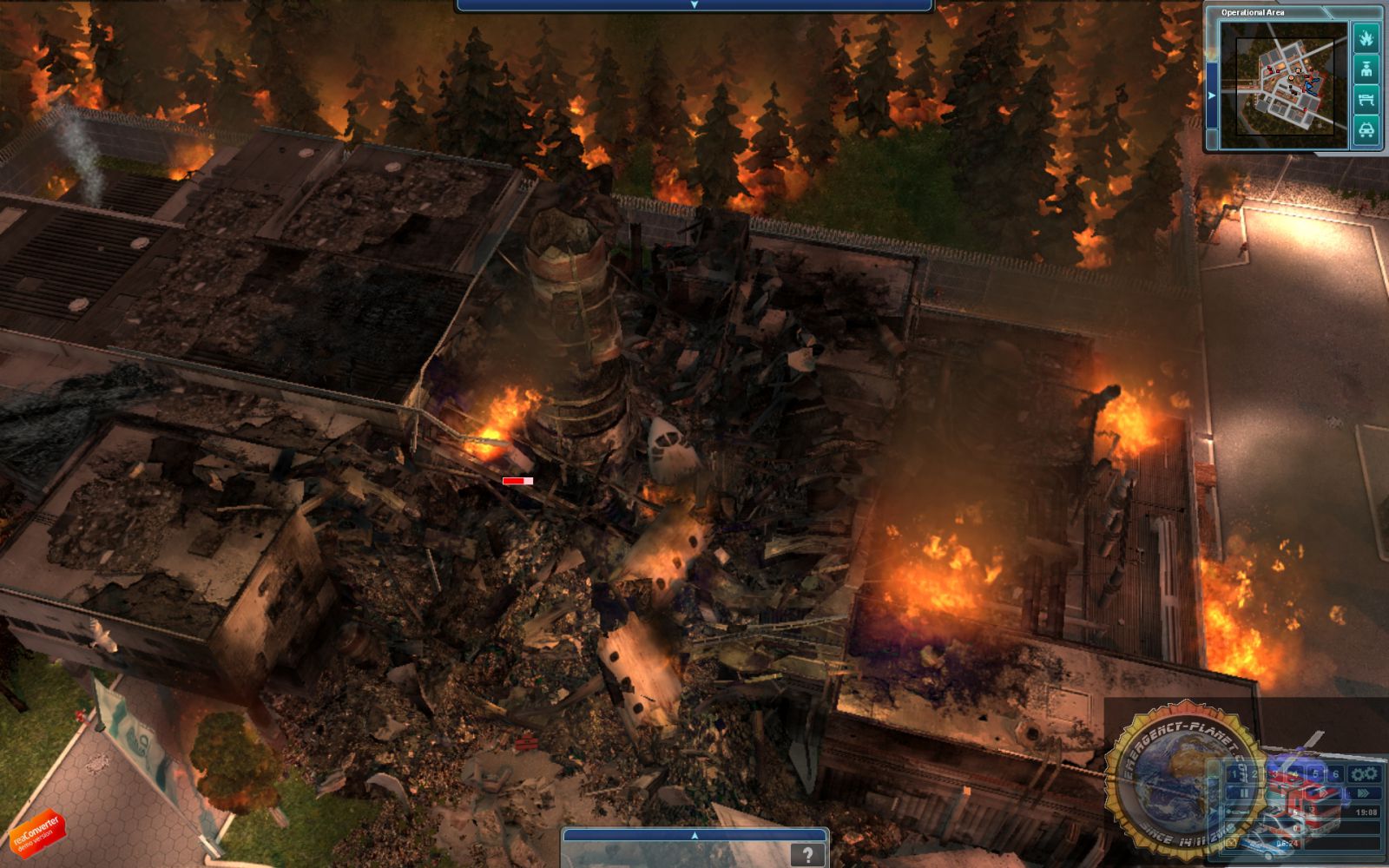Open the police officer units category
Image resolution: width=1389 pixels, height=868 pixels.
(1366, 69)
